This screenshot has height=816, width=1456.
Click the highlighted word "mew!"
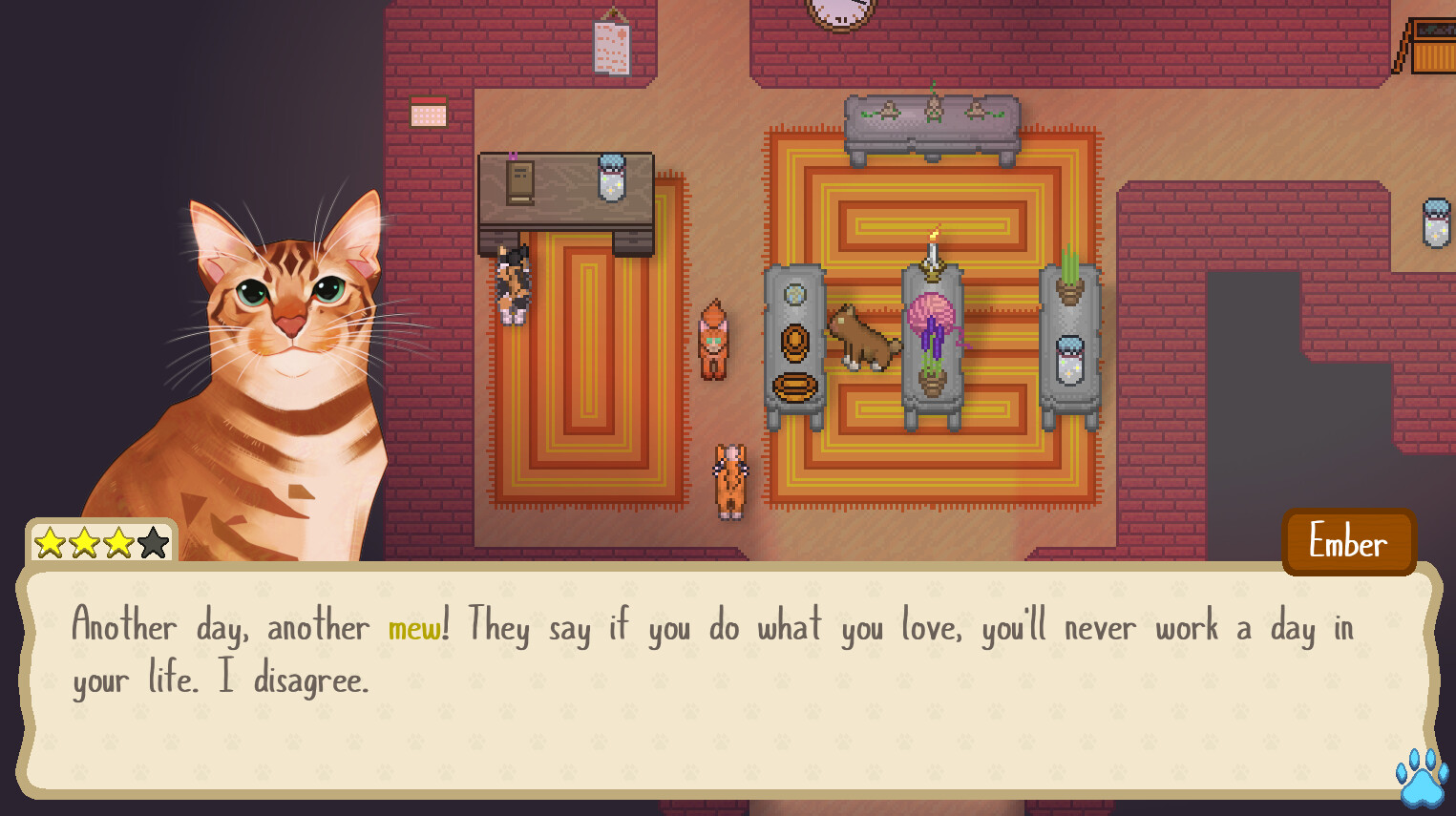414,626
